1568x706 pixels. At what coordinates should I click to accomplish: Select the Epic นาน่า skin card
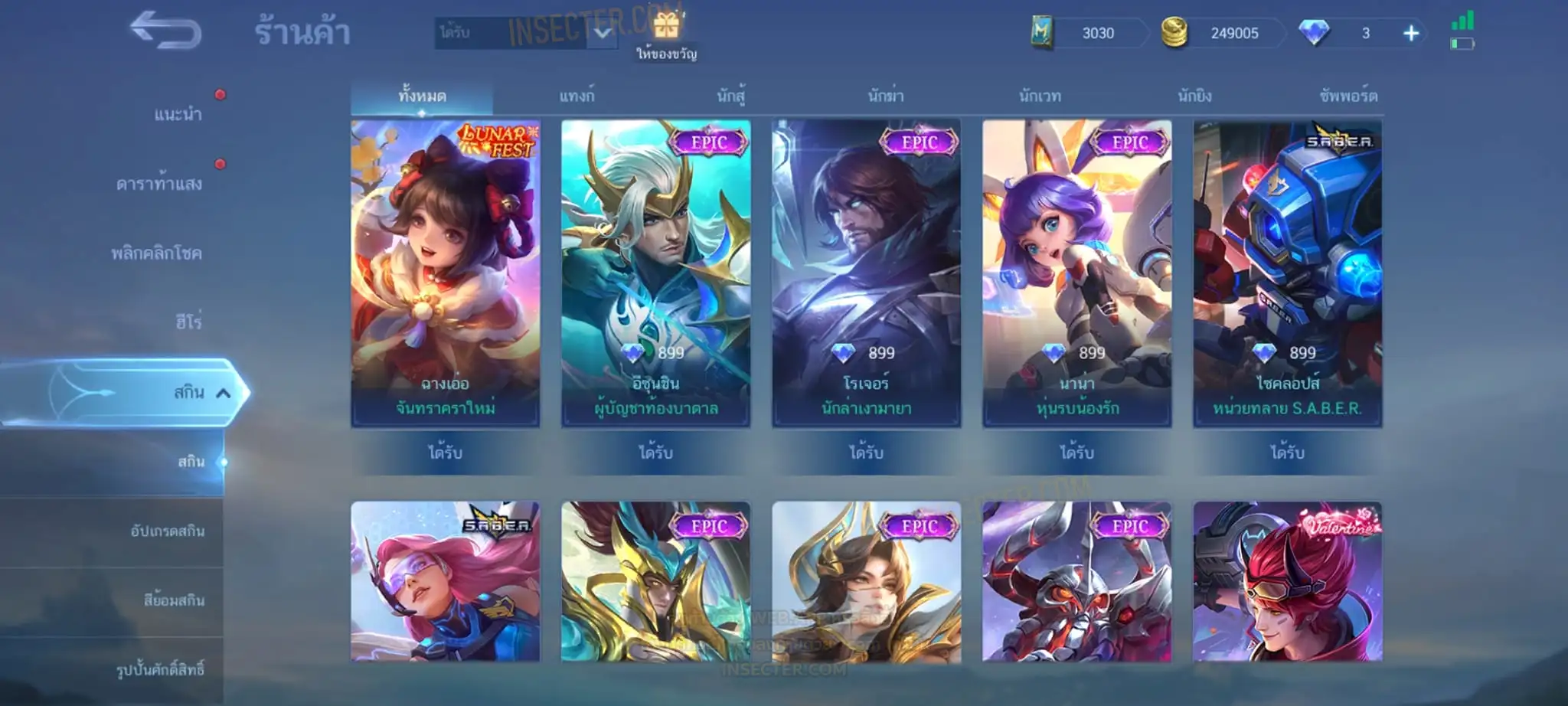click(1076, 272)
